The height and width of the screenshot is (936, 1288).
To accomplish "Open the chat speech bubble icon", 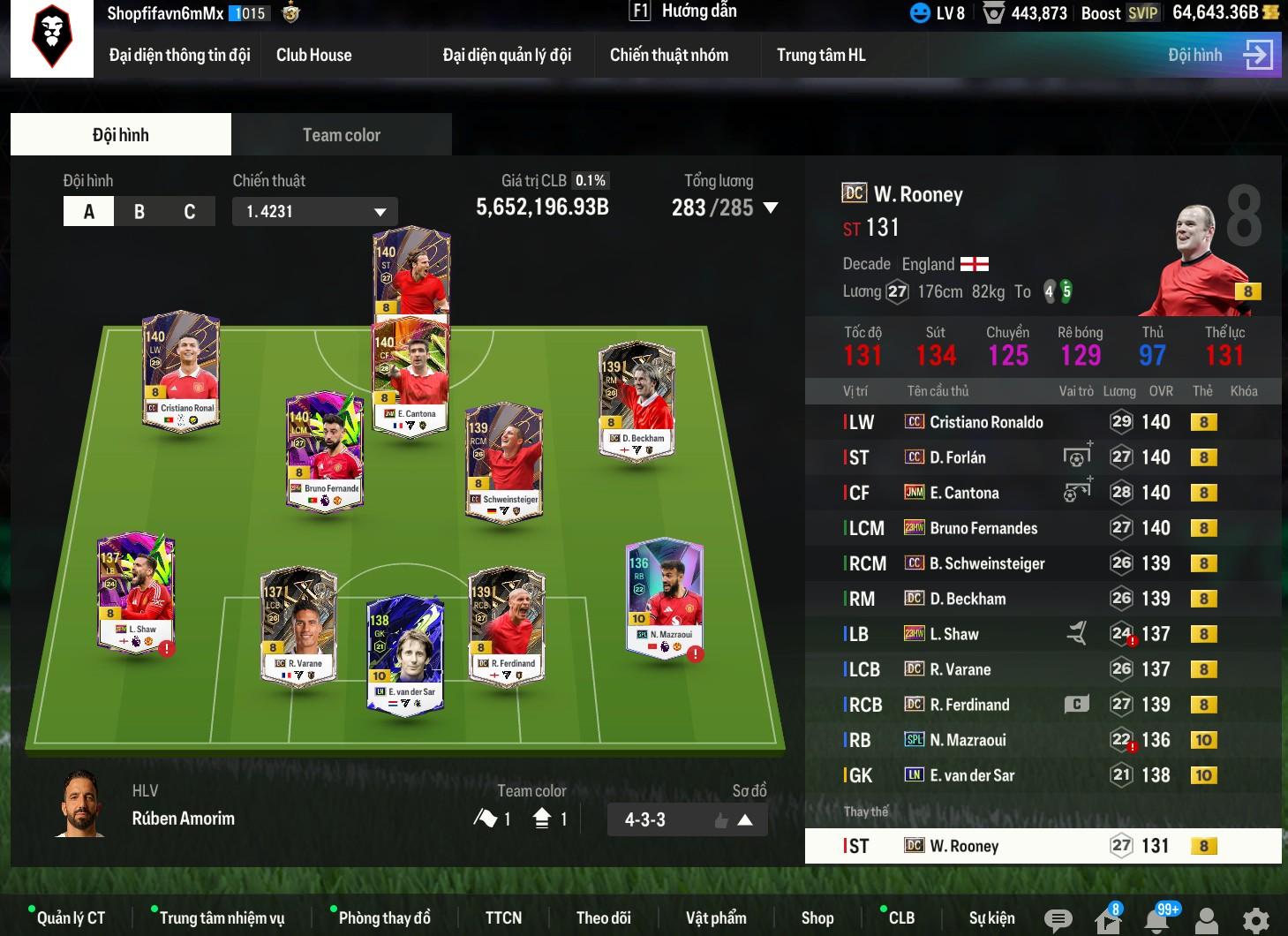I will (1058, 920).
